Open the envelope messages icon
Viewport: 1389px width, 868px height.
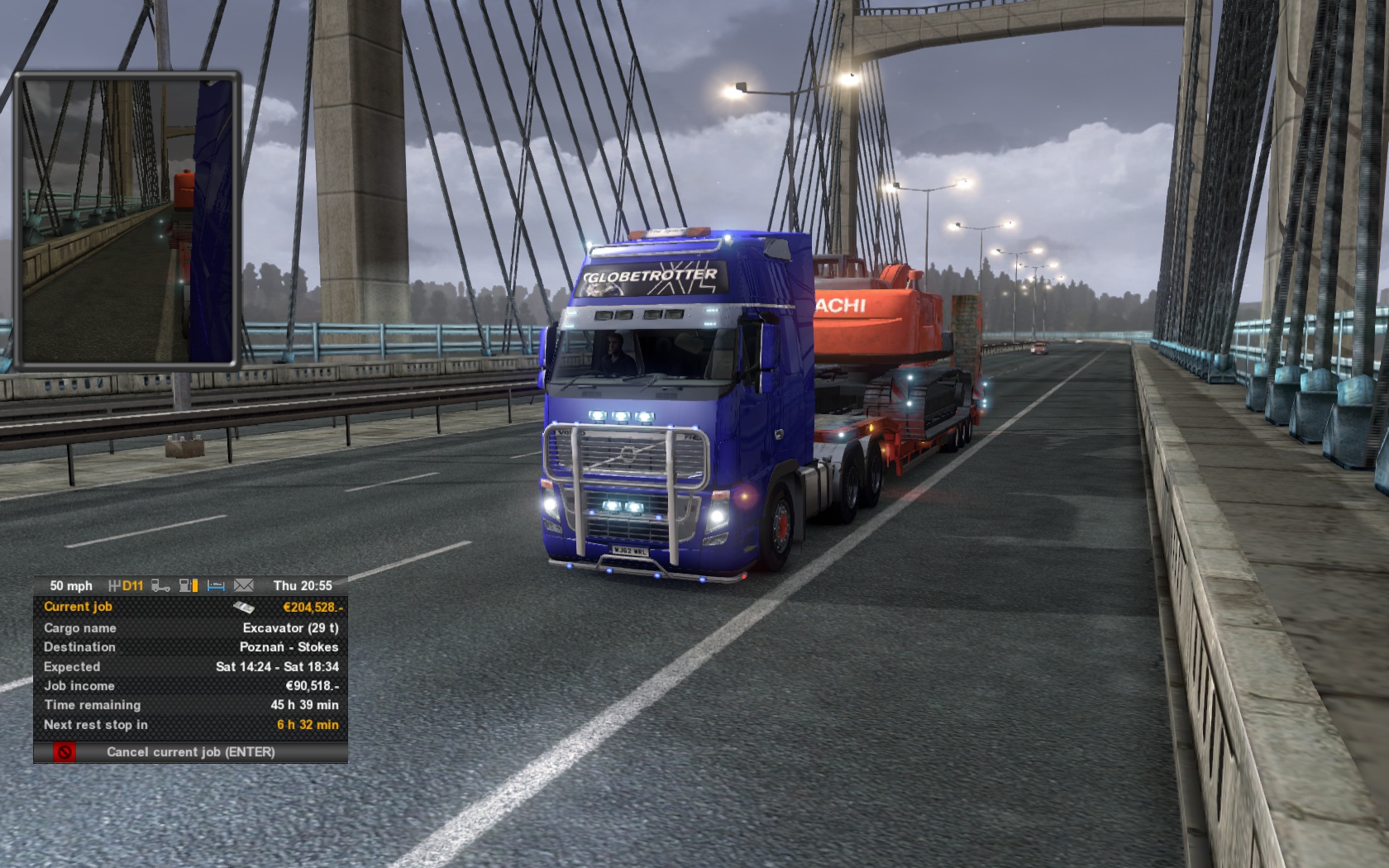click(244, 585)
